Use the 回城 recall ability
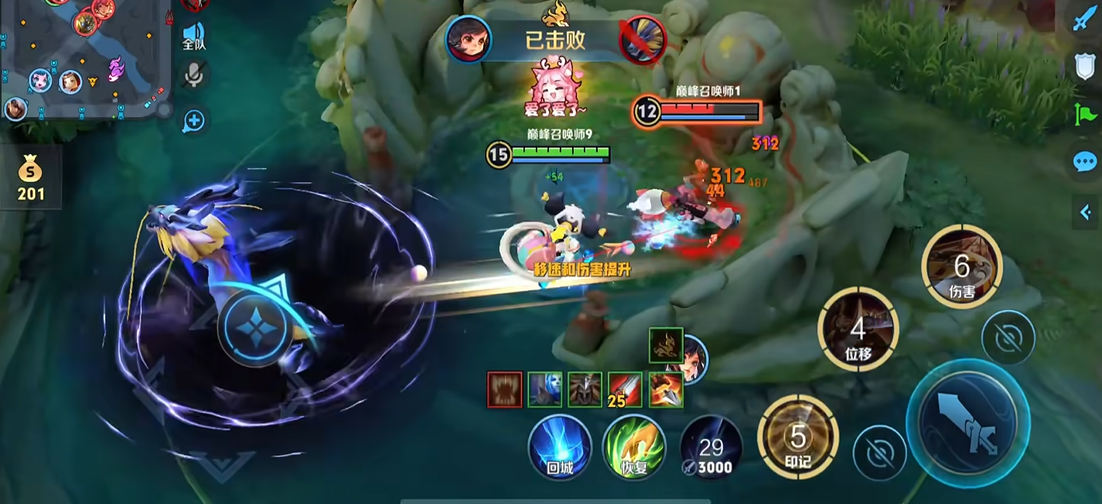Viewport: 1102px width, 504px height. [560, 445]
